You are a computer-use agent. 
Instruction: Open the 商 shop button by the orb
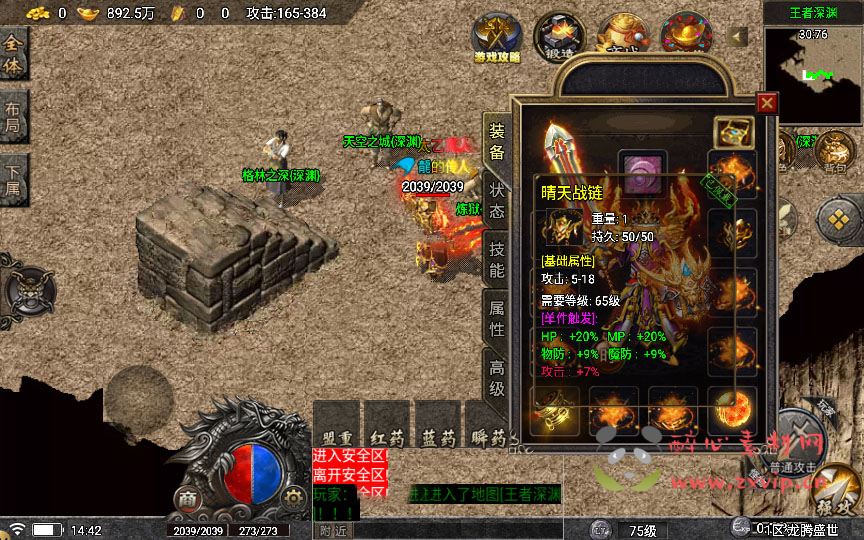click(x=186, y=497)
